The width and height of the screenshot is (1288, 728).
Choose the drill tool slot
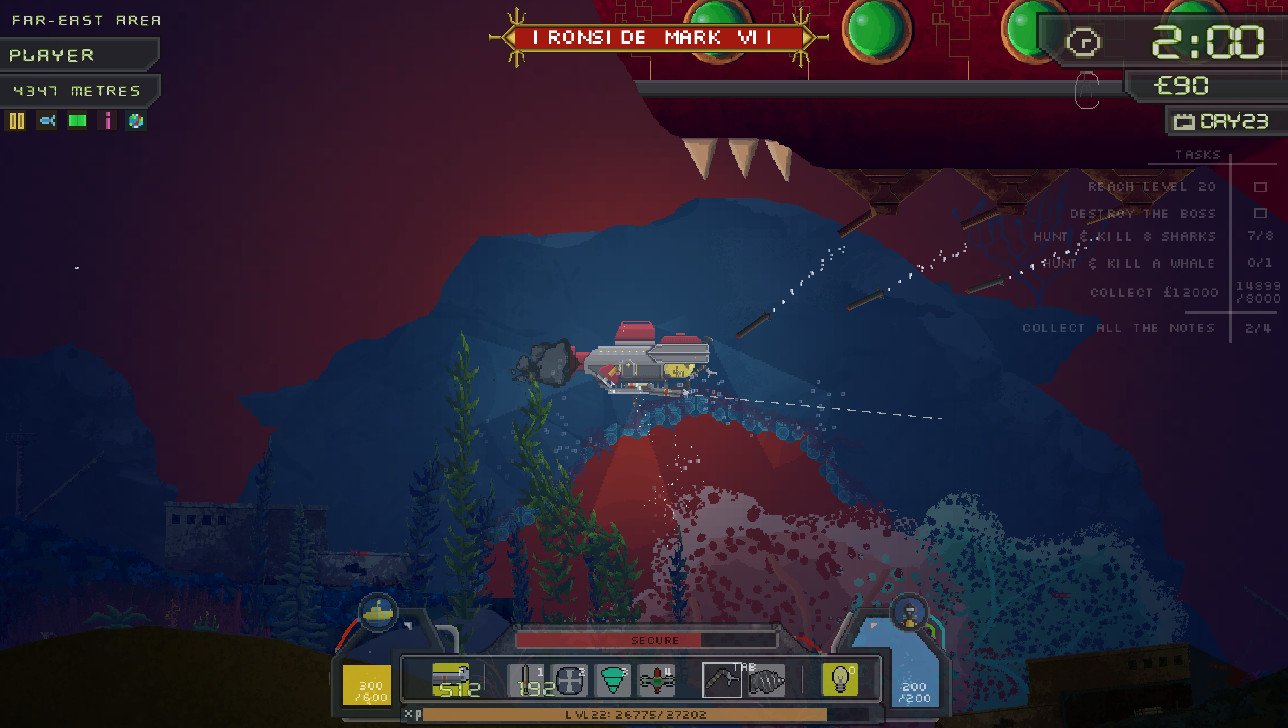(767, 679)
